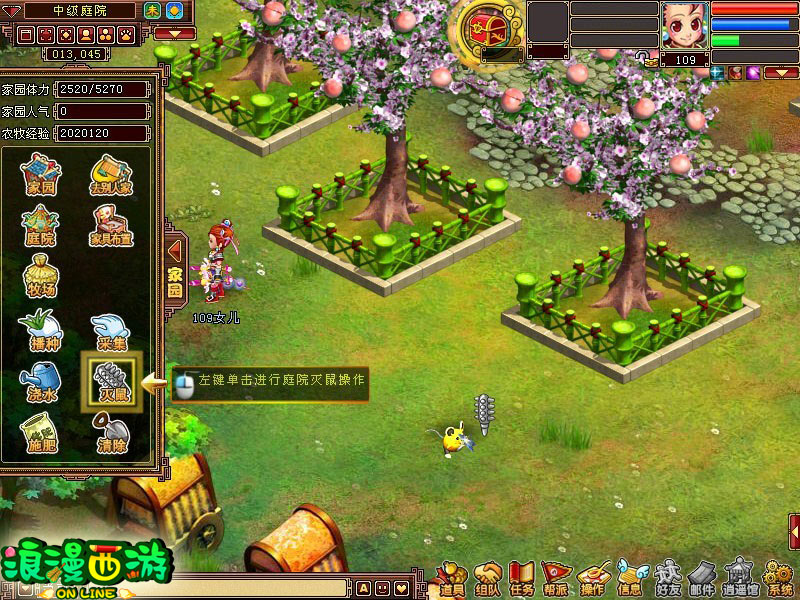Select the 施肥 fertilizer bag action

click(40, 434)
